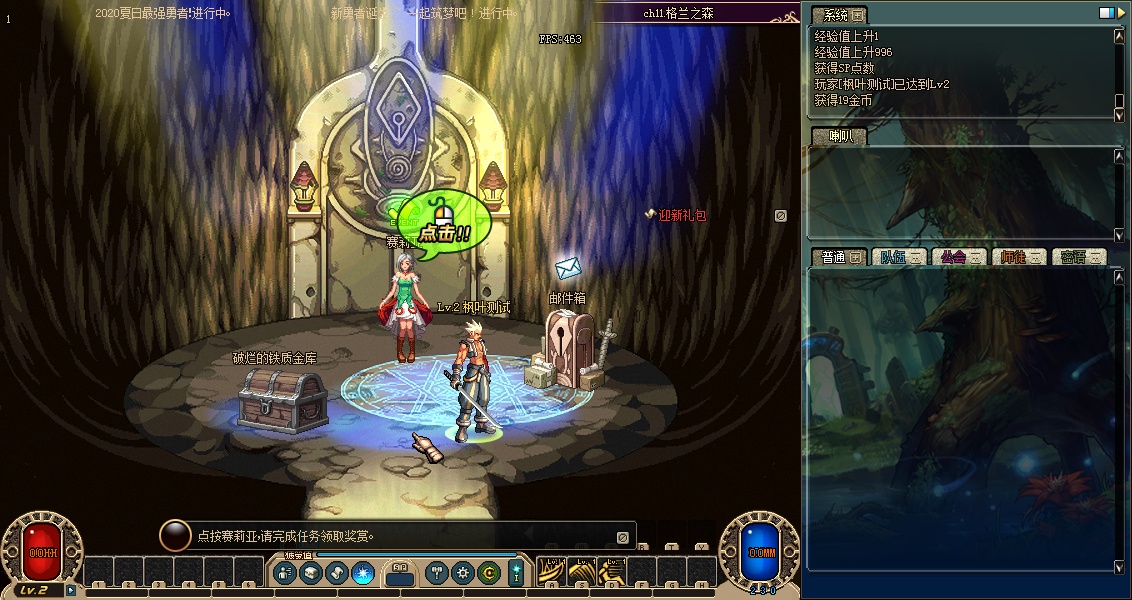Image resolution: width=1132 pixels, height=600 pixels.
Task: Open the 公会 guild chat tab
Action: click(957, 257)
